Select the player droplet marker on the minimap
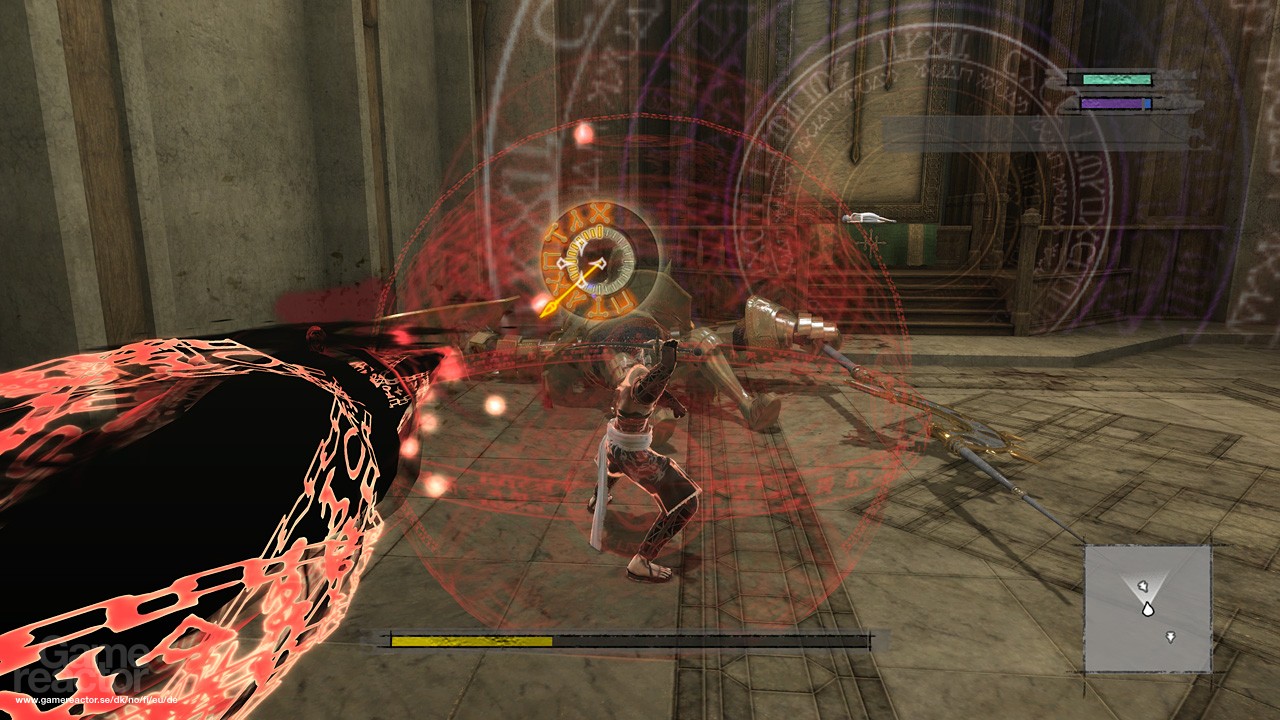This screenshot has height=720, width=1280. coord(1148,610)
